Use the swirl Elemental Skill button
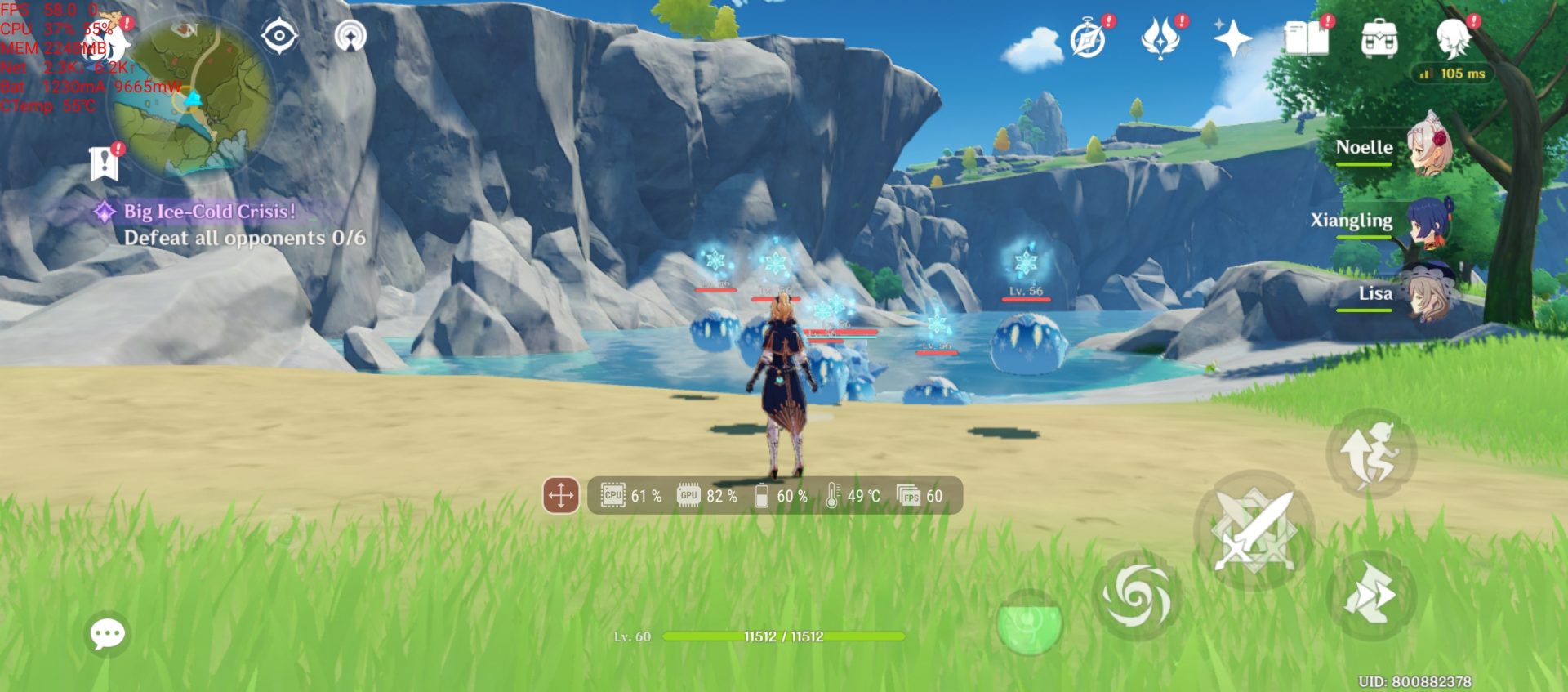The height and width of the screenshot is (692, 1568). pyautogui.click(x=1135, y=596)
